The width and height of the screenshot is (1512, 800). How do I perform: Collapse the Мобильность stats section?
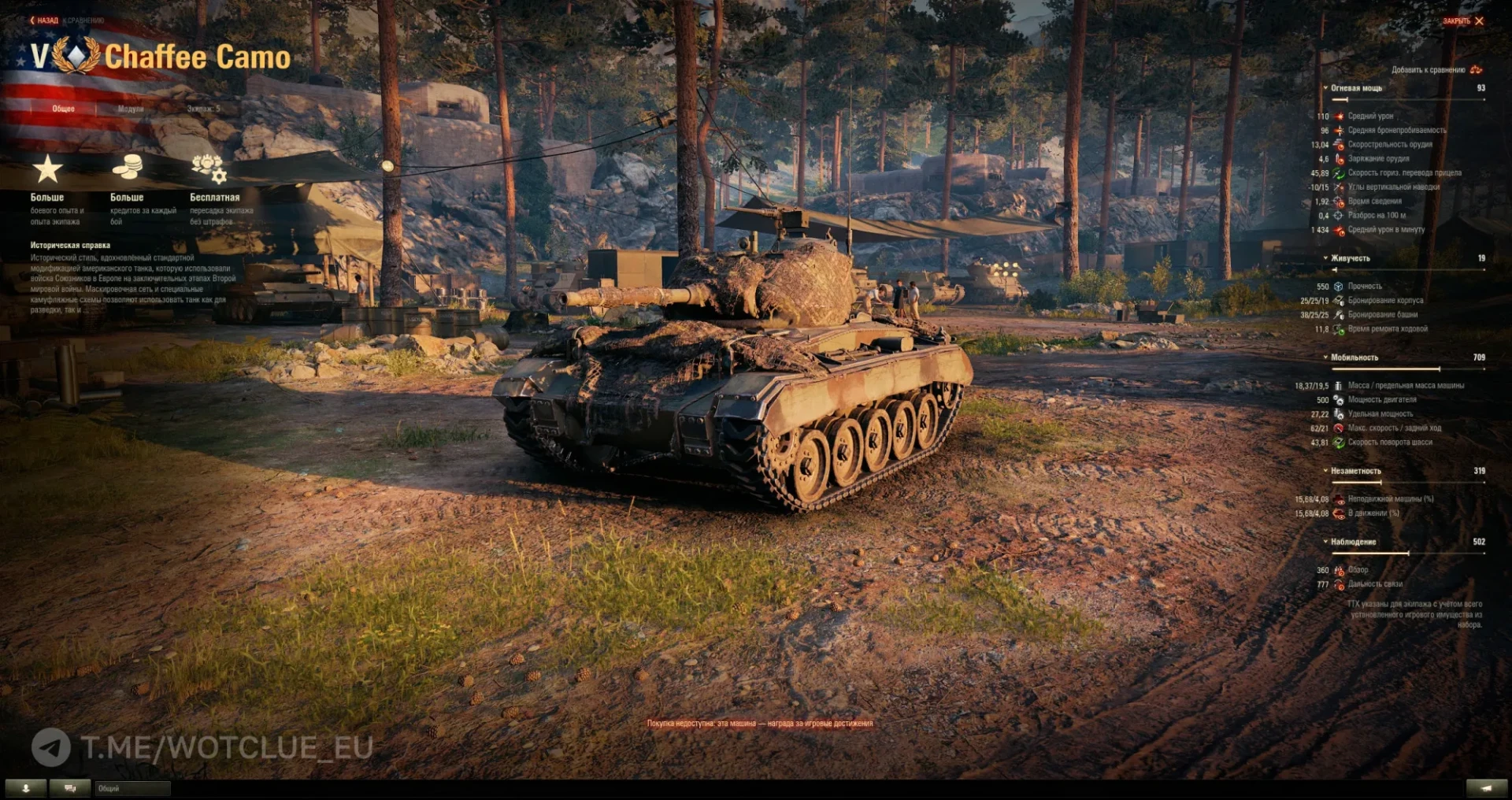[1353, 357]
